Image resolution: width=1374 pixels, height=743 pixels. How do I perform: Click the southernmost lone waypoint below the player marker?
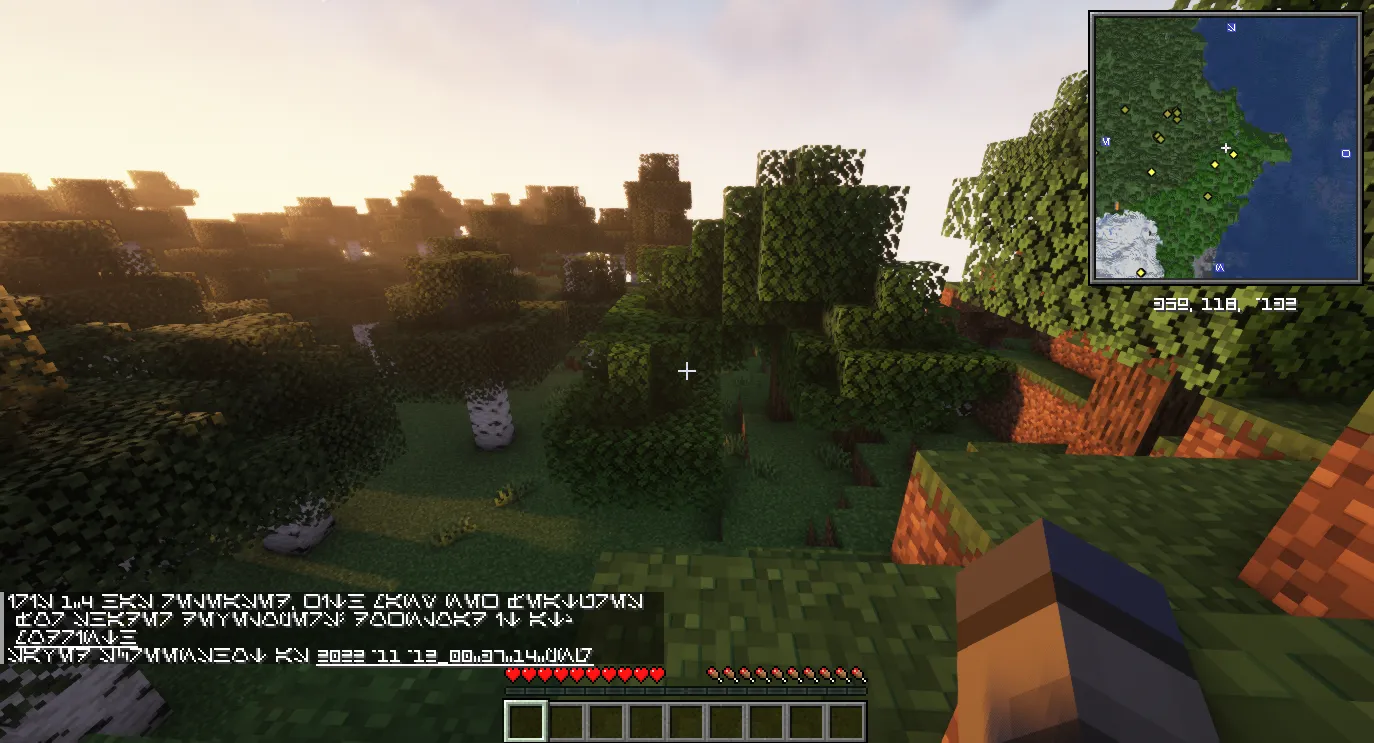coord(1208,195)
